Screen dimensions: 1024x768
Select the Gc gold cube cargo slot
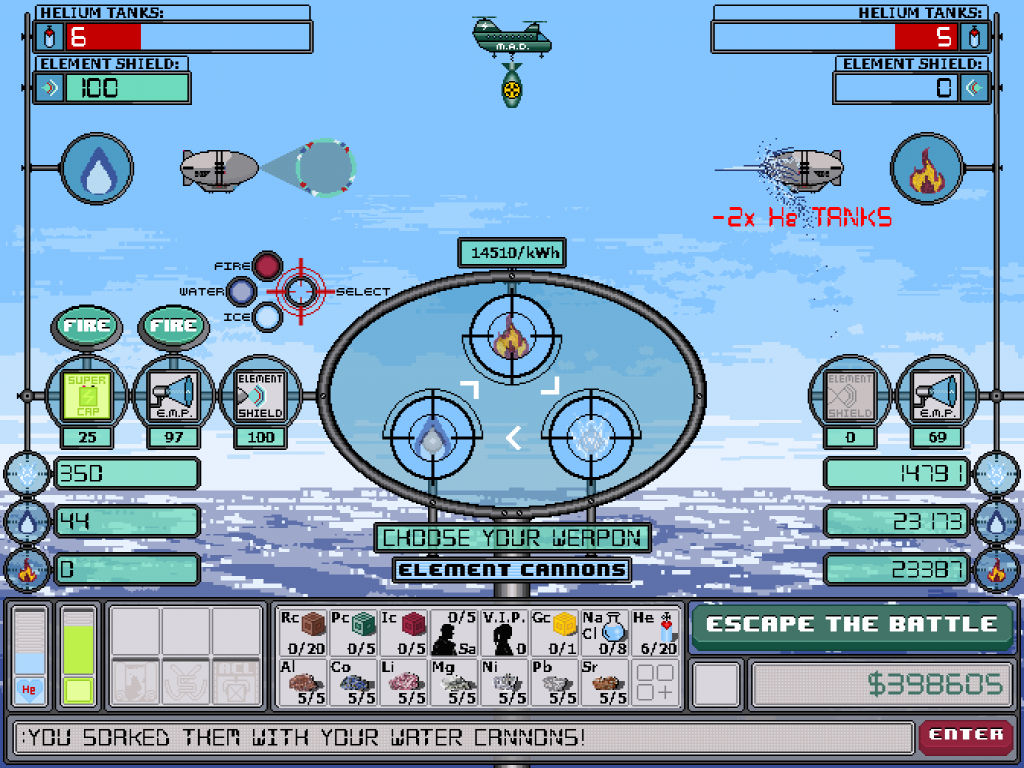(556, 632)
